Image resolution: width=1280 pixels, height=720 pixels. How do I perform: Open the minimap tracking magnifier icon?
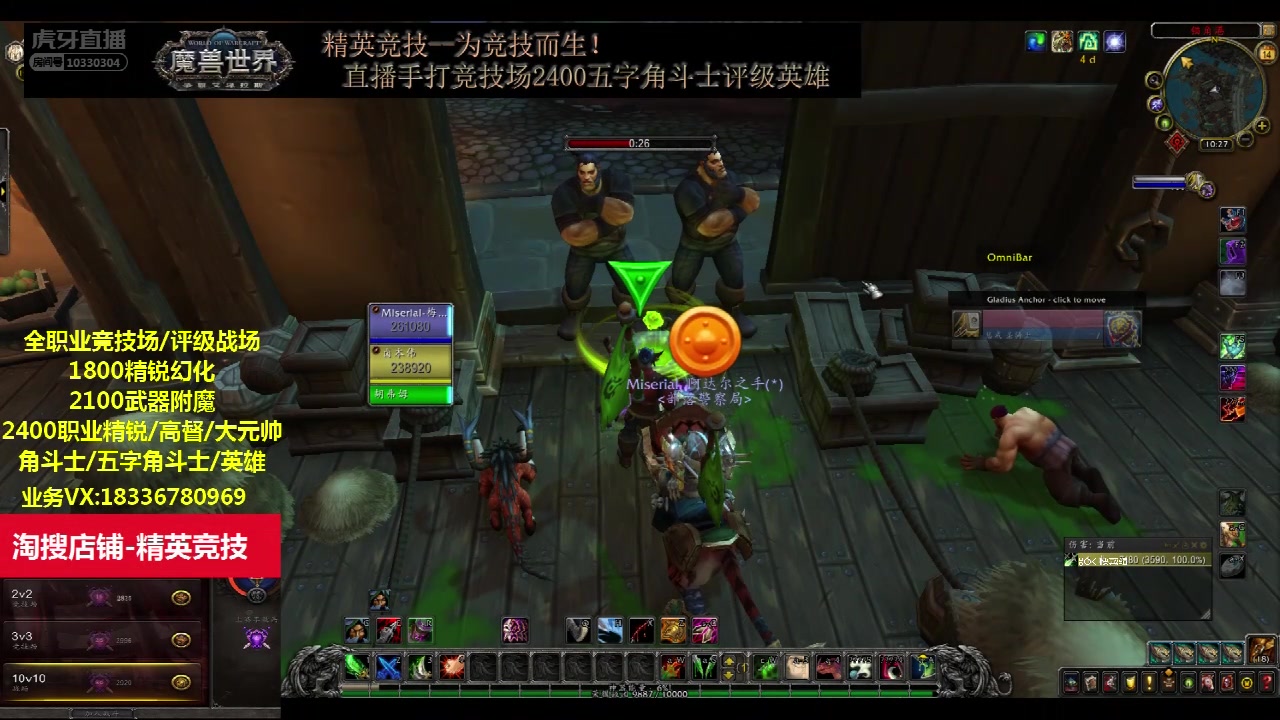point(1153,81)
